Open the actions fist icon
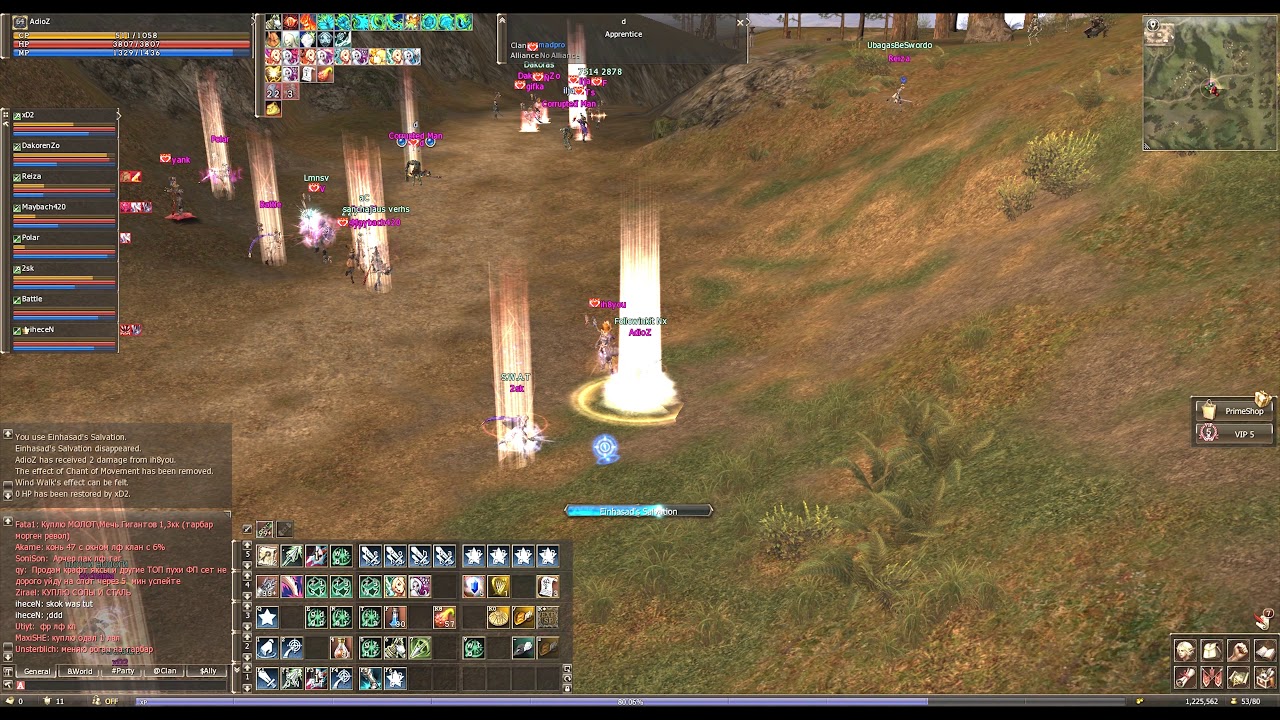 tap(1238, 652)
